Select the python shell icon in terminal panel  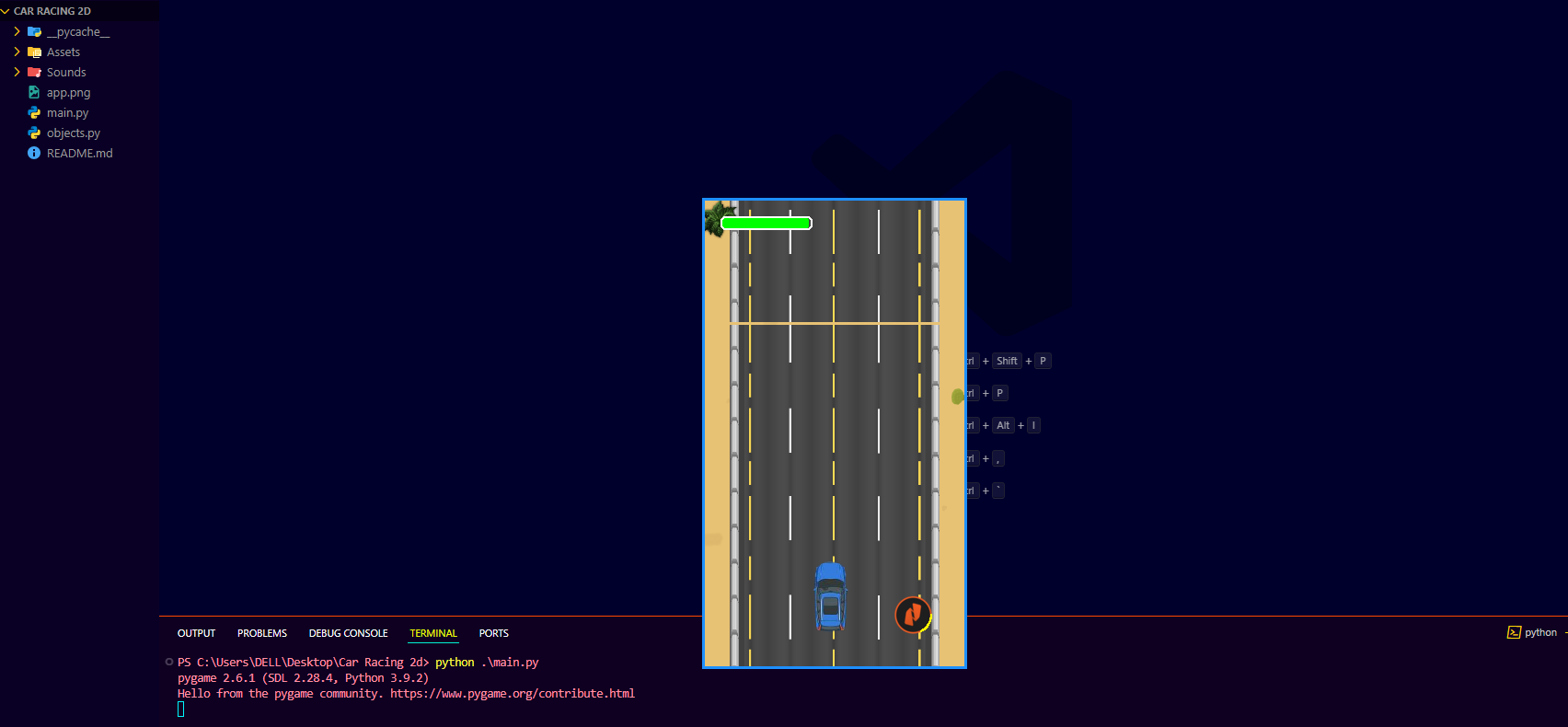coord(1514,632)
